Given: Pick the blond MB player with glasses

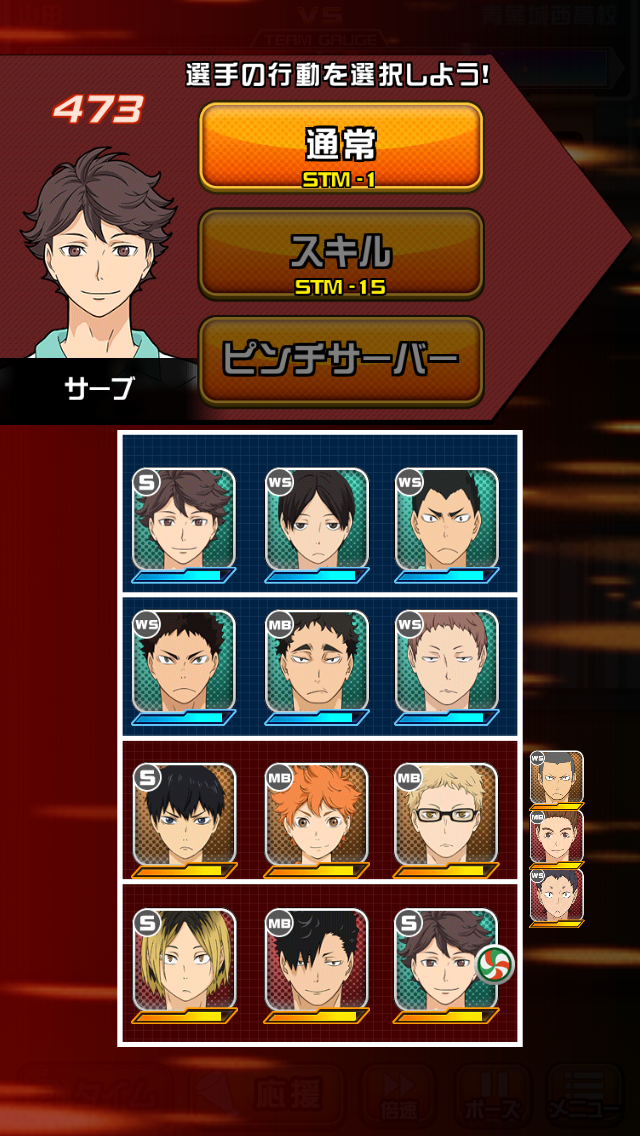Looking at the screenshot, I should click(446, 814).
